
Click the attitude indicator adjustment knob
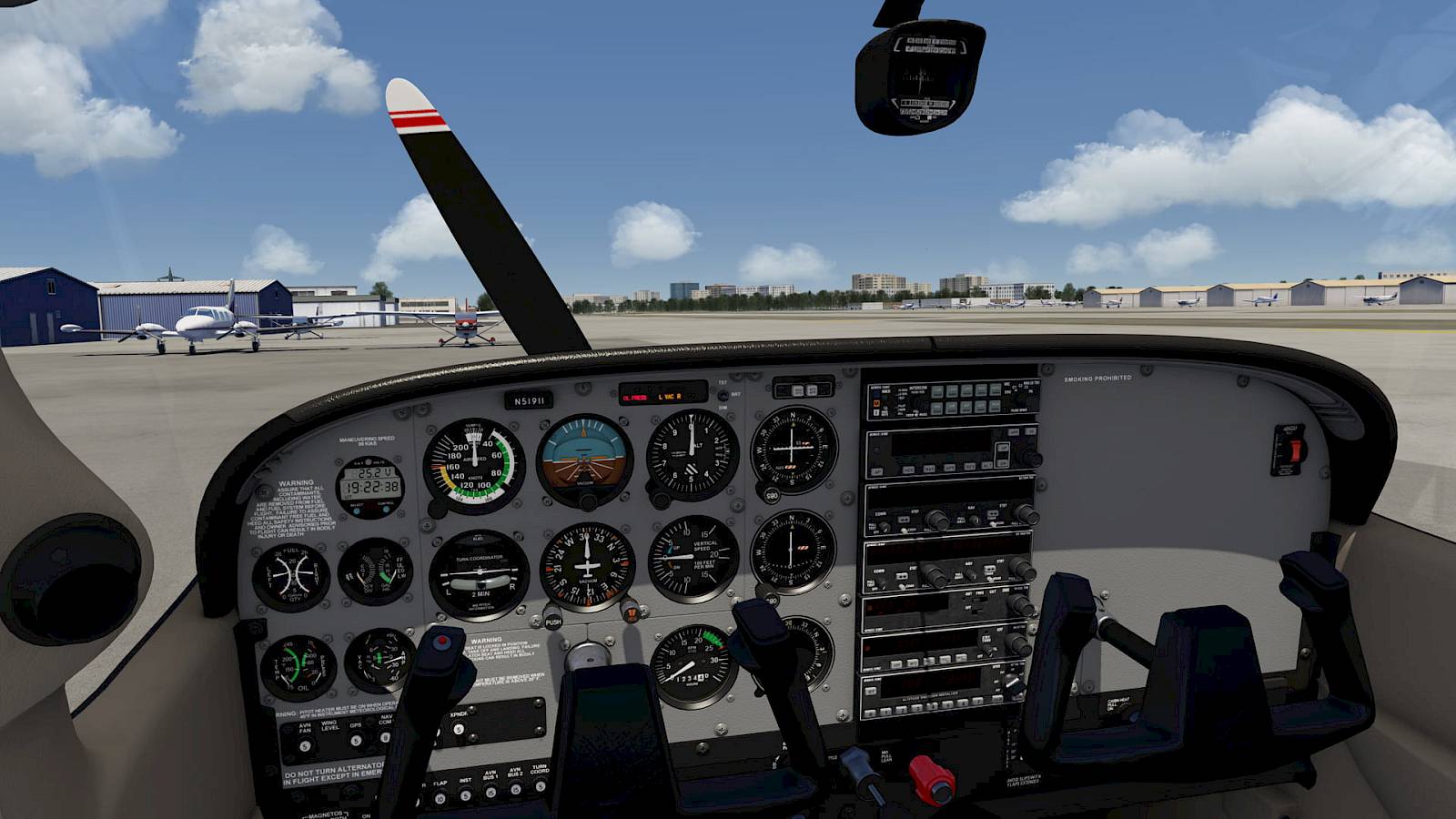click(588, 501)
